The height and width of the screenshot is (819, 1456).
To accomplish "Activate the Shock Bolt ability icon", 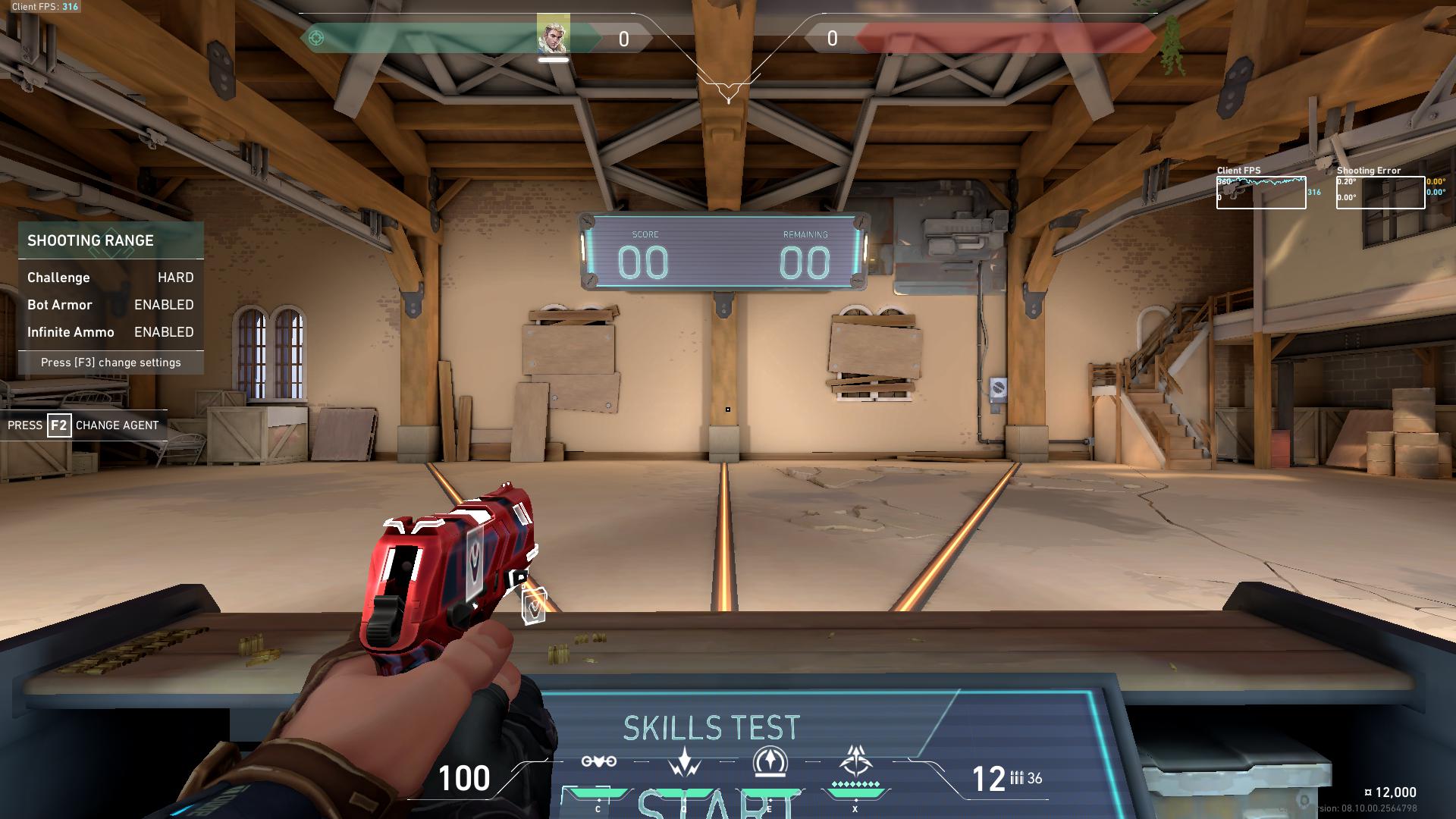I will (x=684, y=761).
